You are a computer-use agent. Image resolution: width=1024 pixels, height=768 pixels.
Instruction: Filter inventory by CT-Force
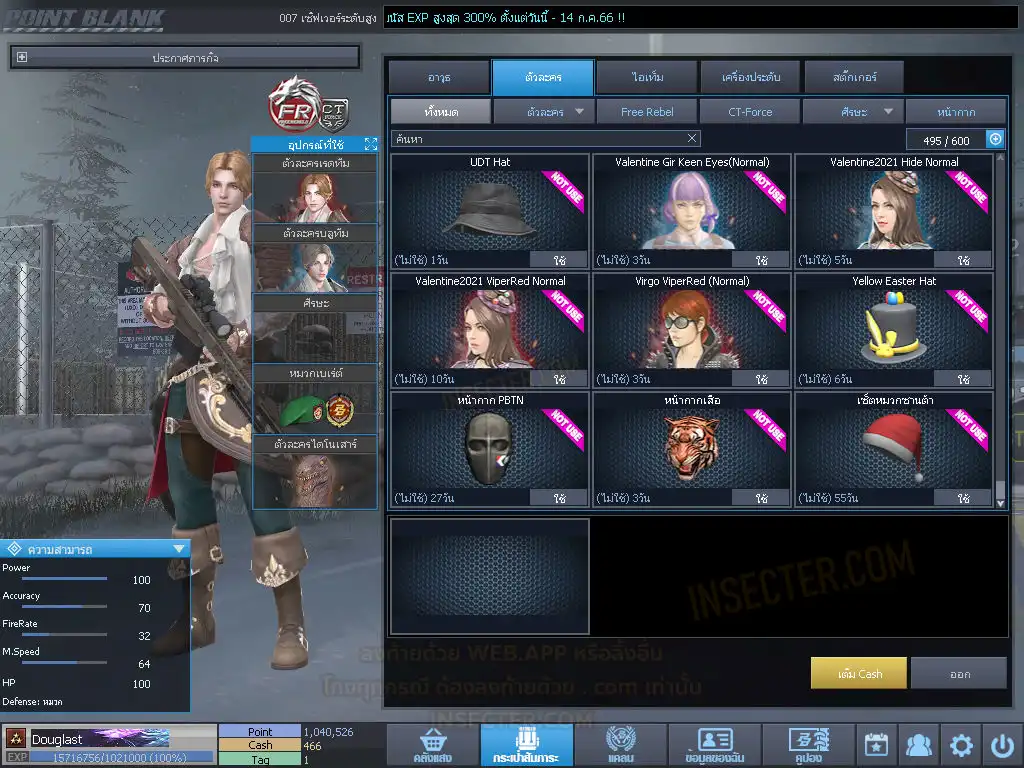(750, 112)
